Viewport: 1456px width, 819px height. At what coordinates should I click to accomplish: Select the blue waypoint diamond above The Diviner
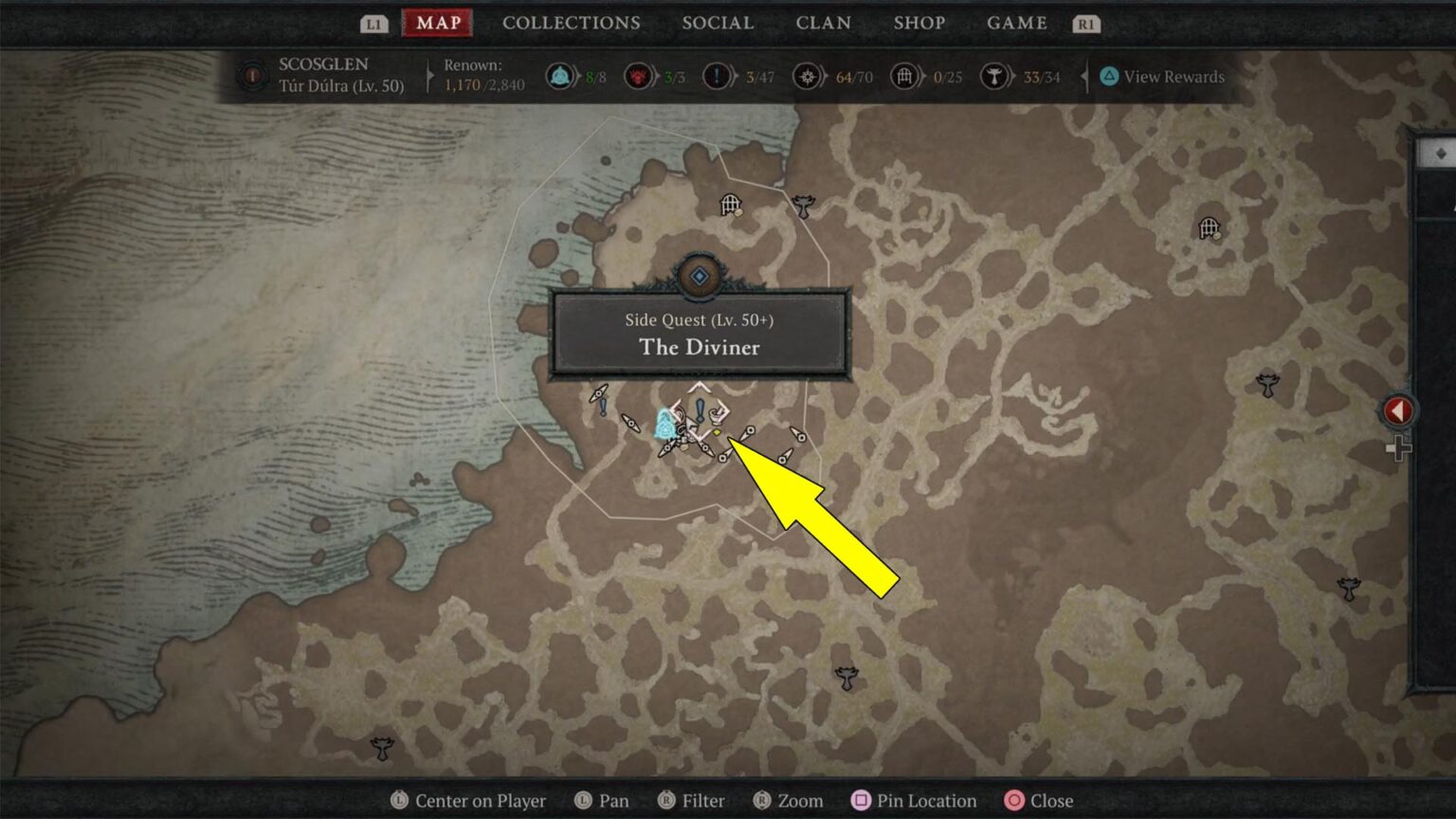[x=699, y=276]
